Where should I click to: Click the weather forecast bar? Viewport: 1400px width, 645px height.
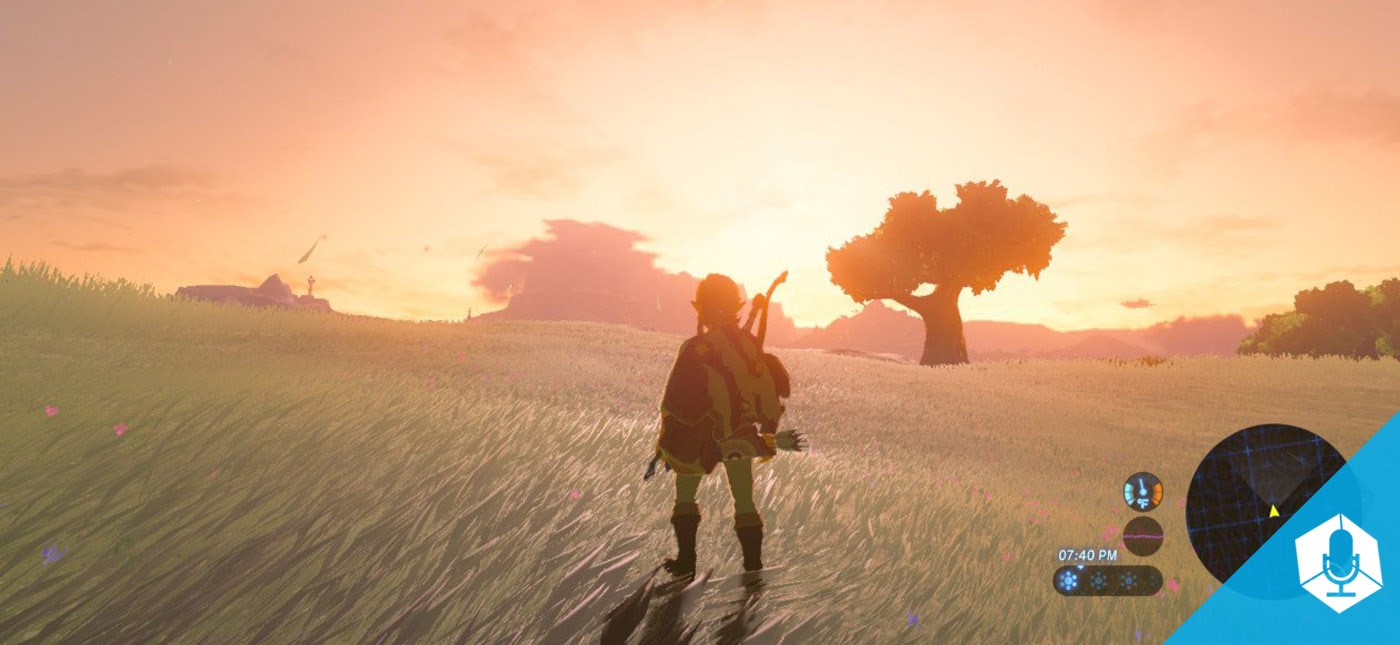(1107, 580)
